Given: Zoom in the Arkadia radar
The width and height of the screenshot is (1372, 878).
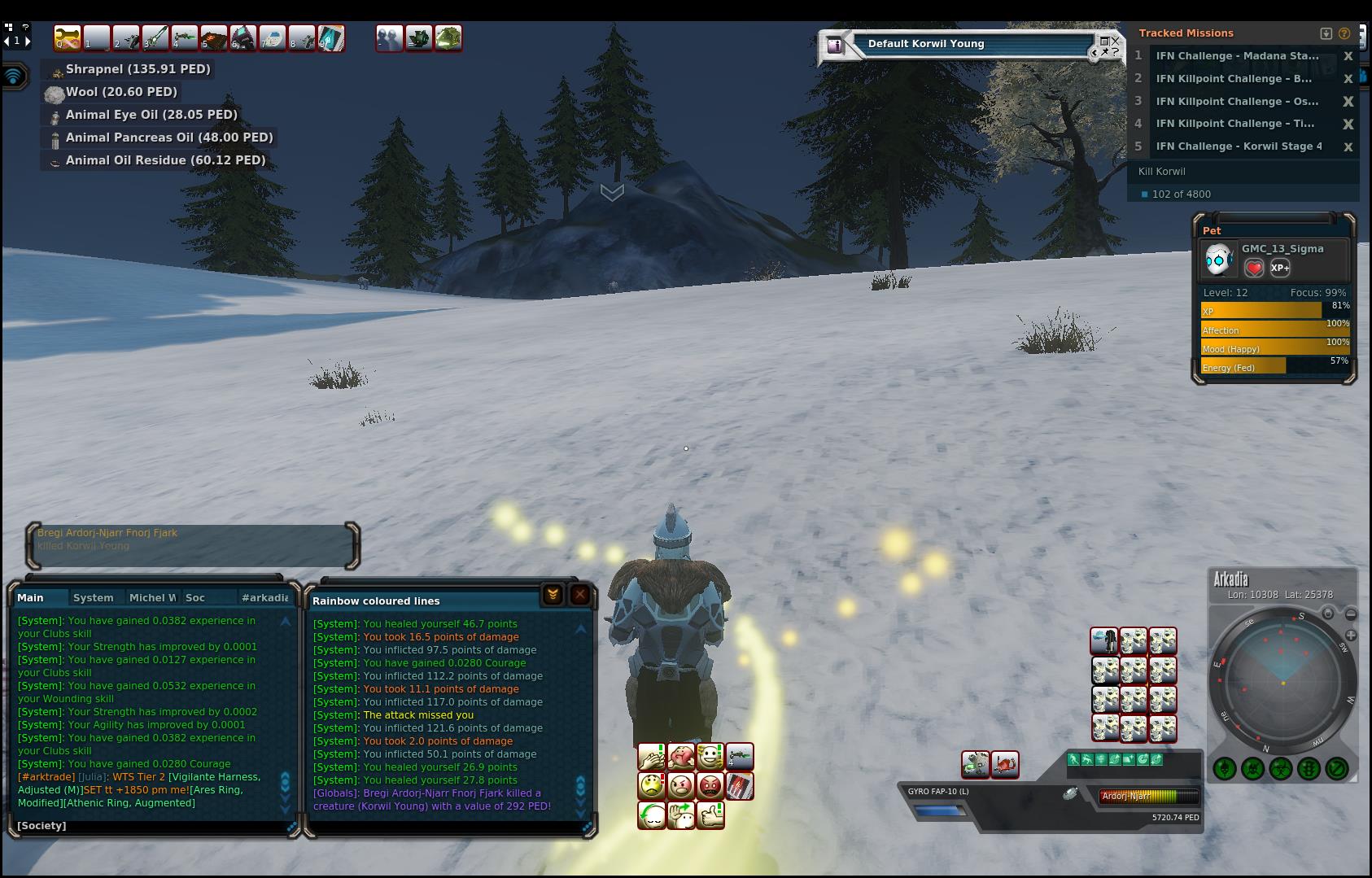Looking at the screenshot, I should coord(1351,635).
